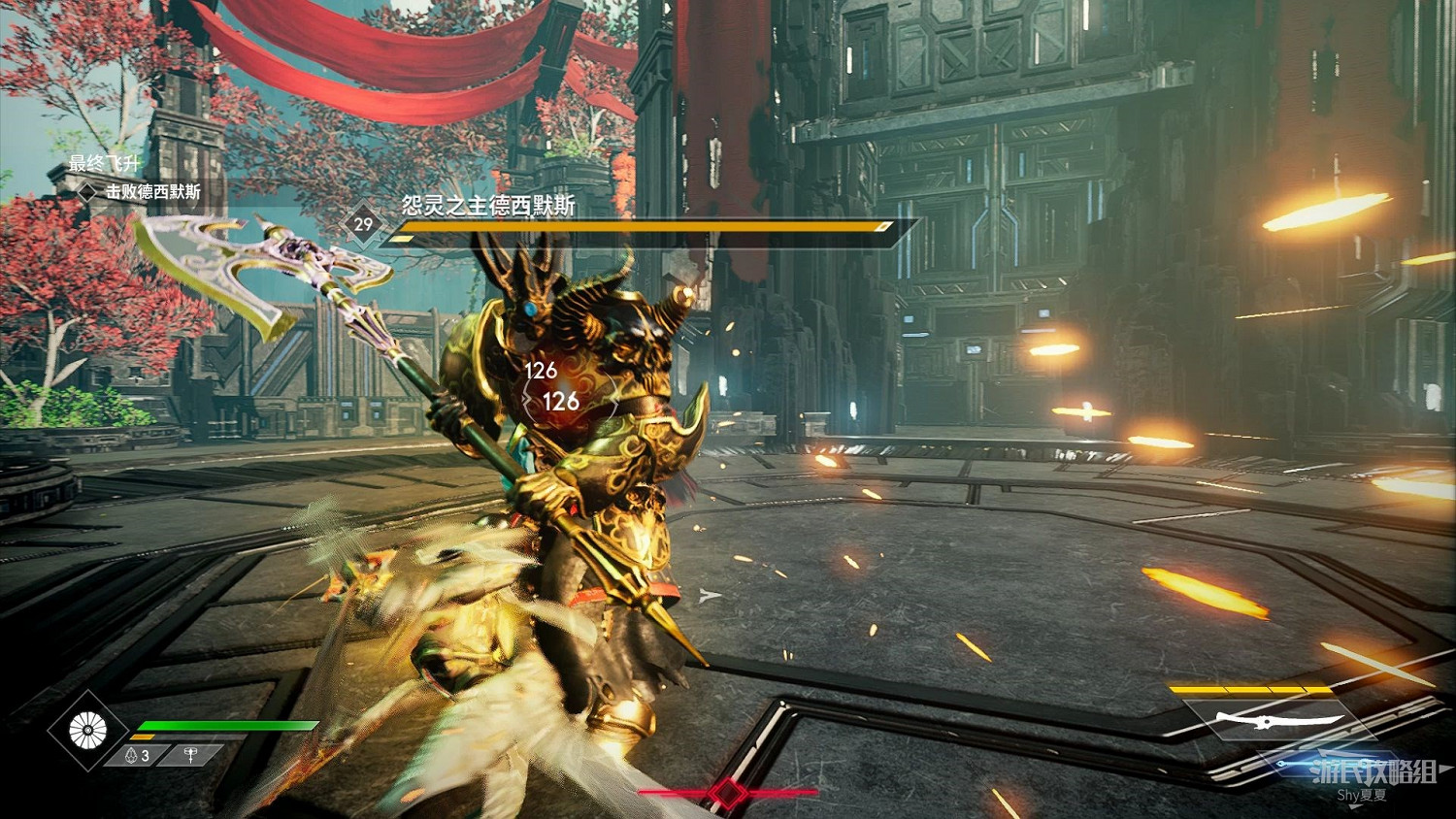Select the round shield icon in the diamond
This screenshot has width=1456, height=819.
point(87,731)
